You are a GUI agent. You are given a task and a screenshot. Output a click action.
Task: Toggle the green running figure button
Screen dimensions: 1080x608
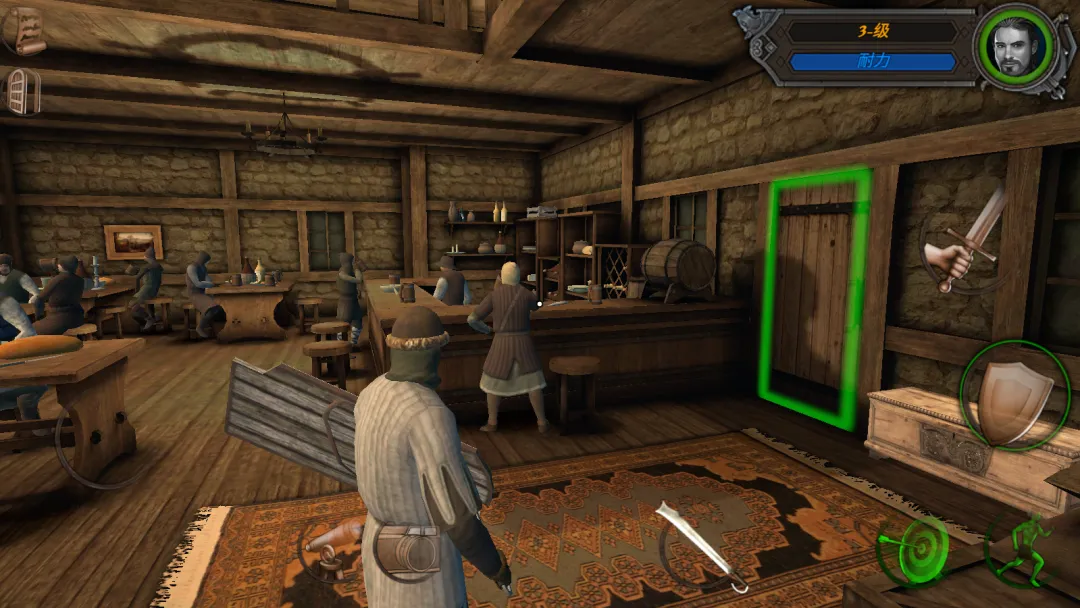[1022, 549]
